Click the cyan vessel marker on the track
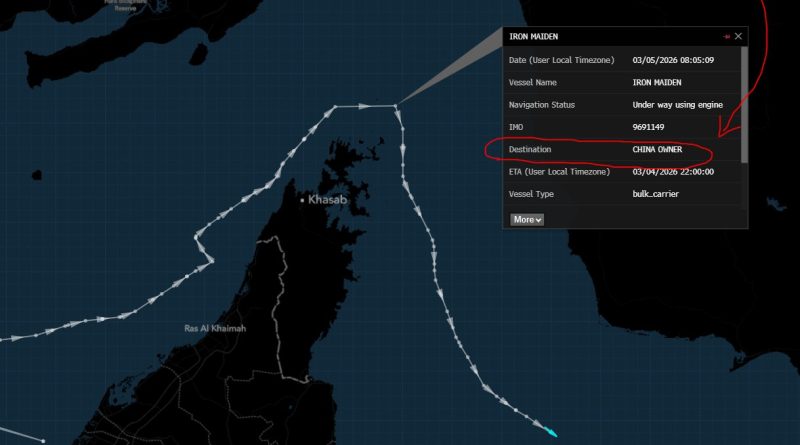800x445 pixels. coord(551,432)
